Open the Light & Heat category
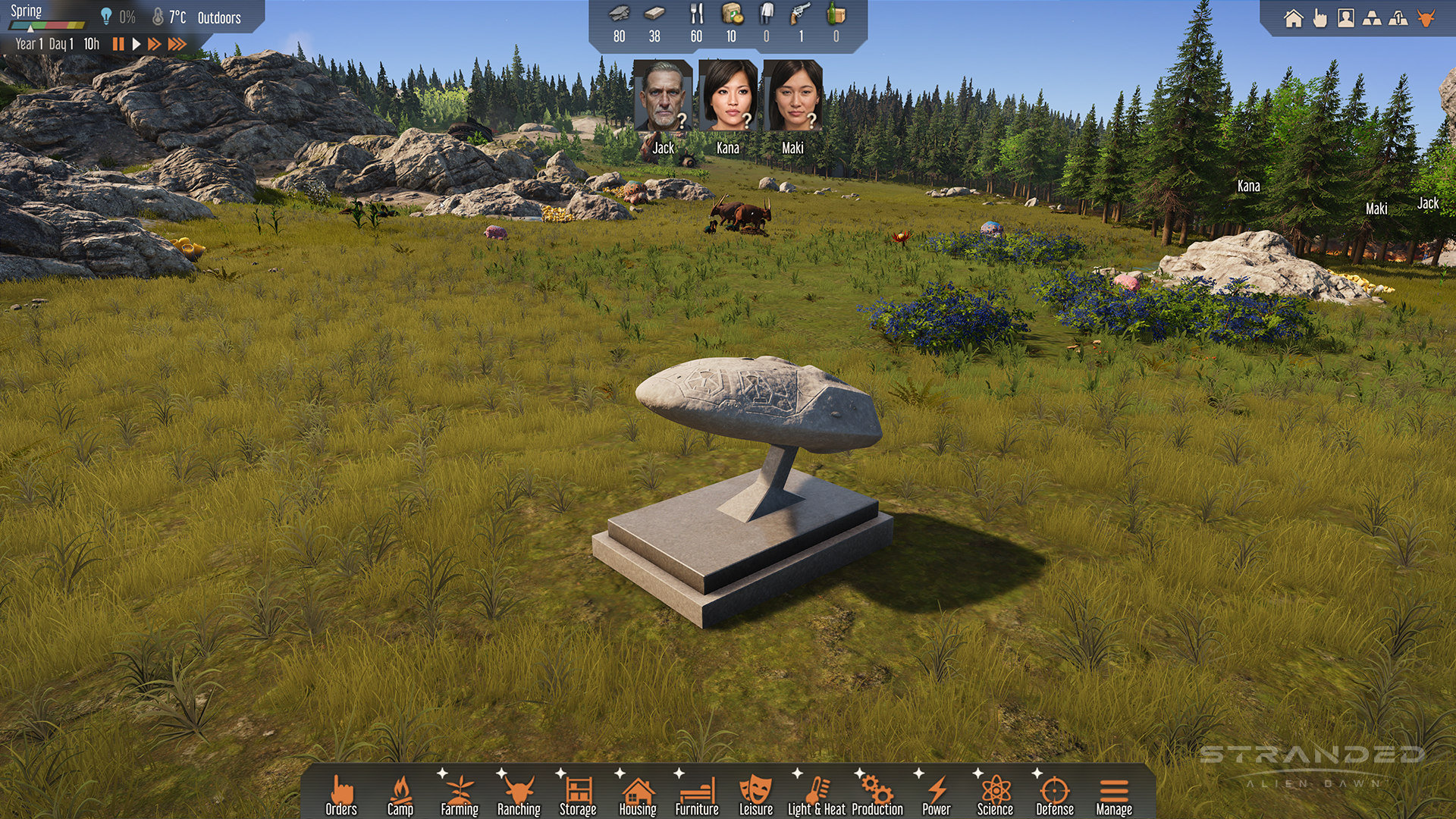The width and height of the screenshot is (1456, 819). 817,795
